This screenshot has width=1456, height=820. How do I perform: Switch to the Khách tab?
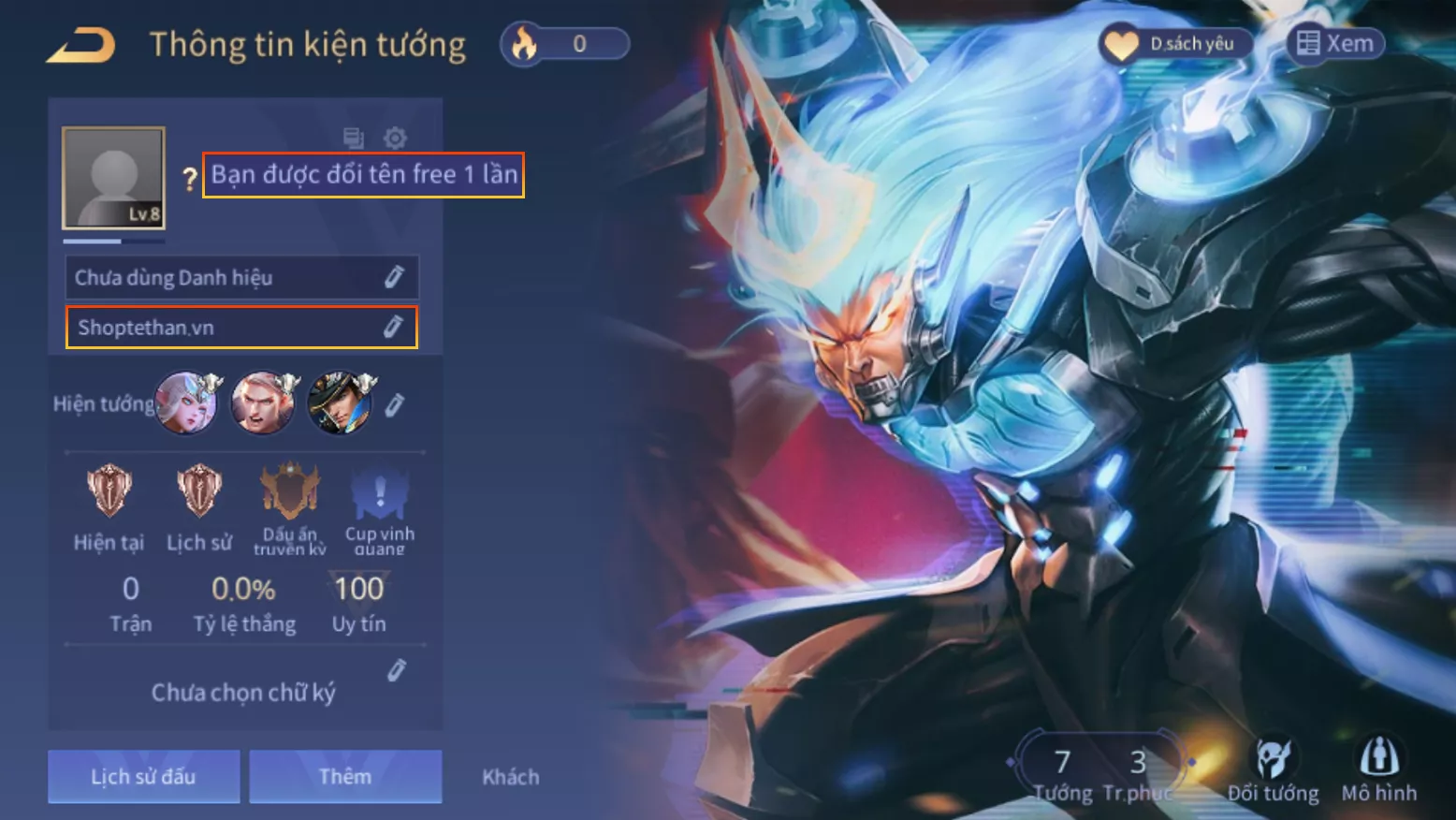510,777
